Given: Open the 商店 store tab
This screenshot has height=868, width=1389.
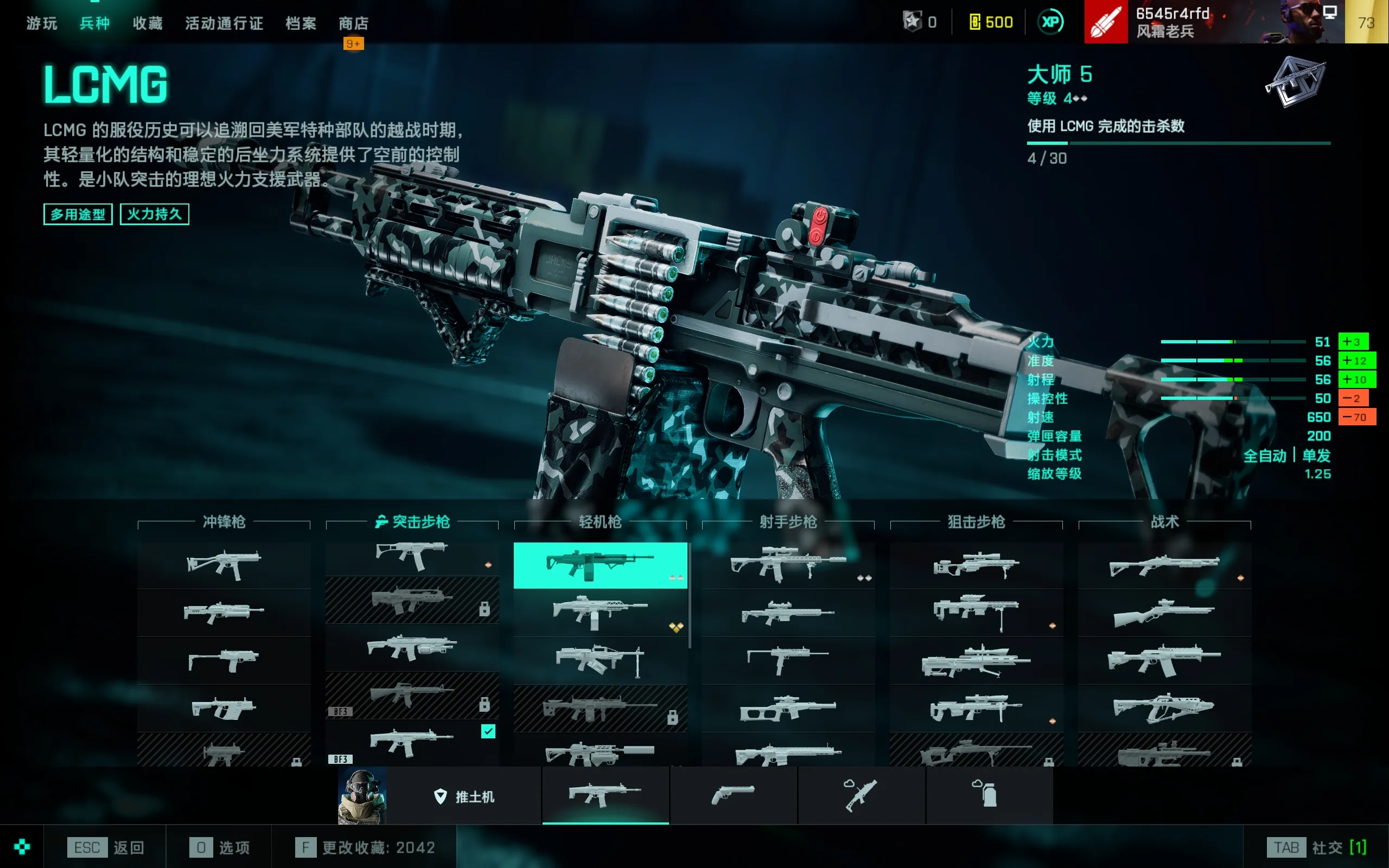Looking at the screenshot, I should click(x=354, y=23).
